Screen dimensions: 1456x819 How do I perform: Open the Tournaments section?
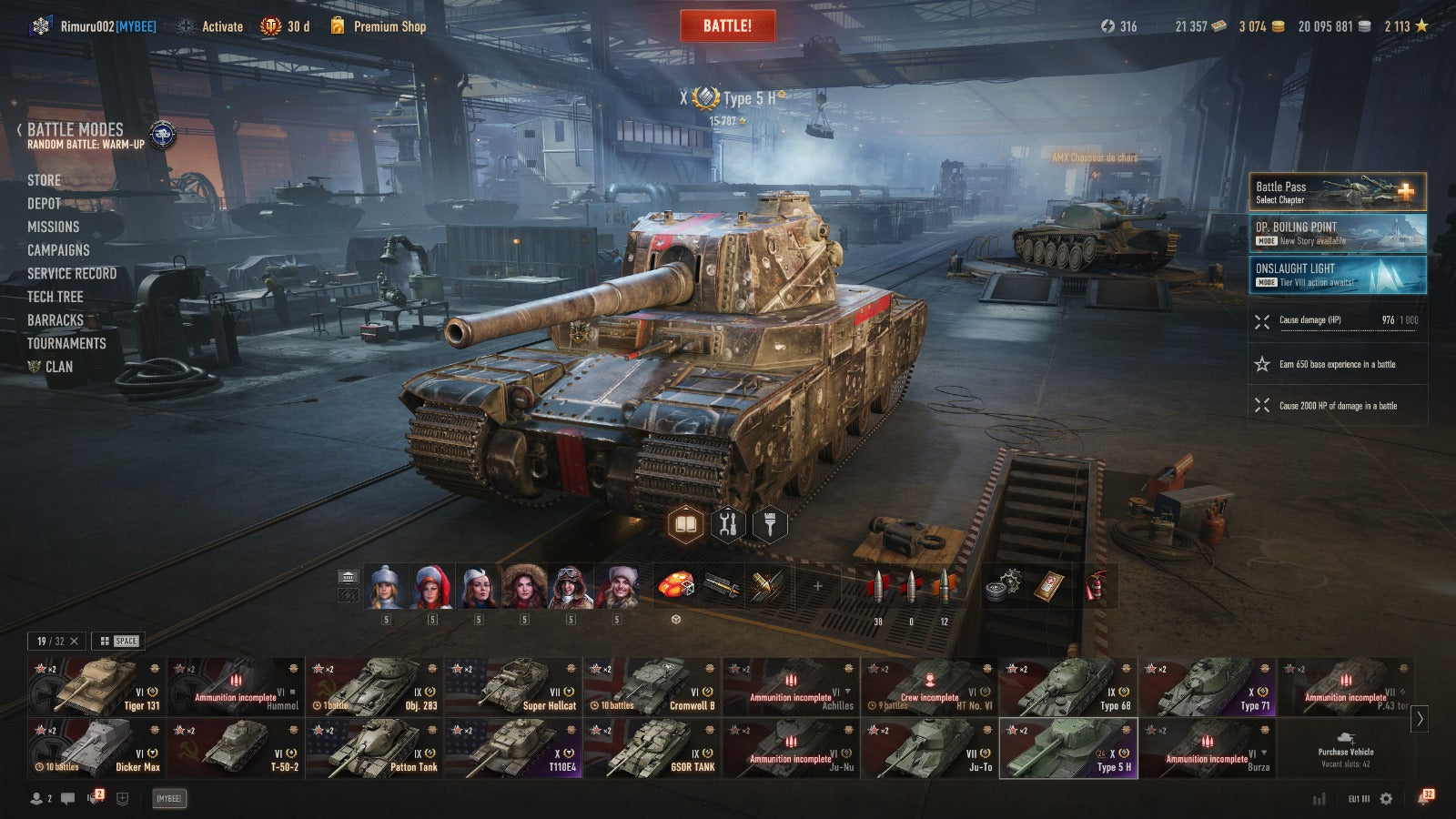click(66, 343)
